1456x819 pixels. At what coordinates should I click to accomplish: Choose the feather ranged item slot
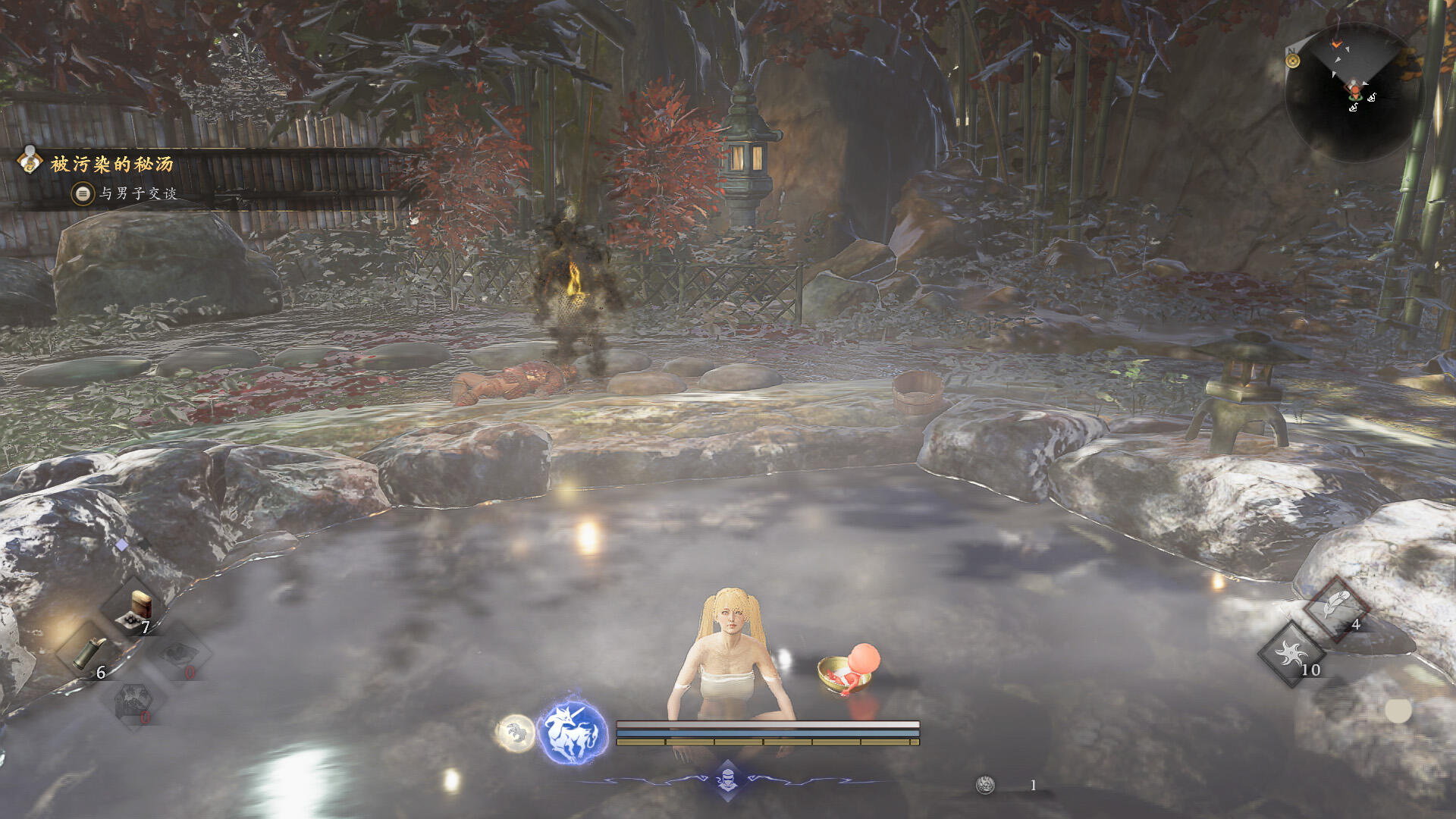pyautogui.click(x=1335, y=607)
